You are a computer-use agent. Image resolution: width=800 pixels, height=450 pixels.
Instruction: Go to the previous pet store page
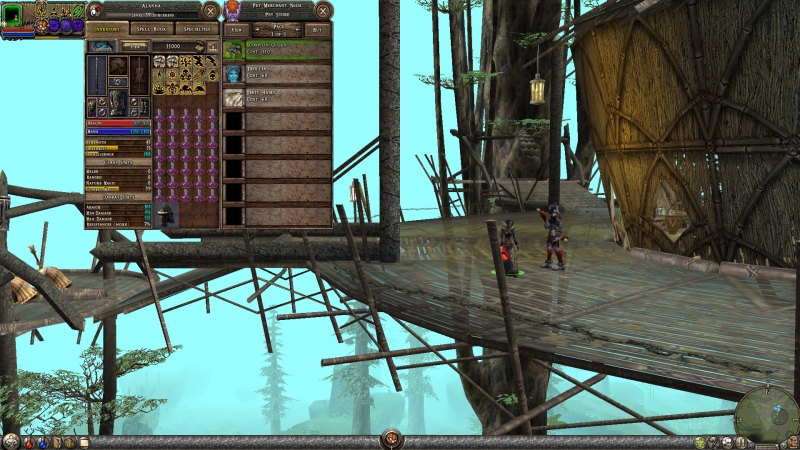click(257, 30)
